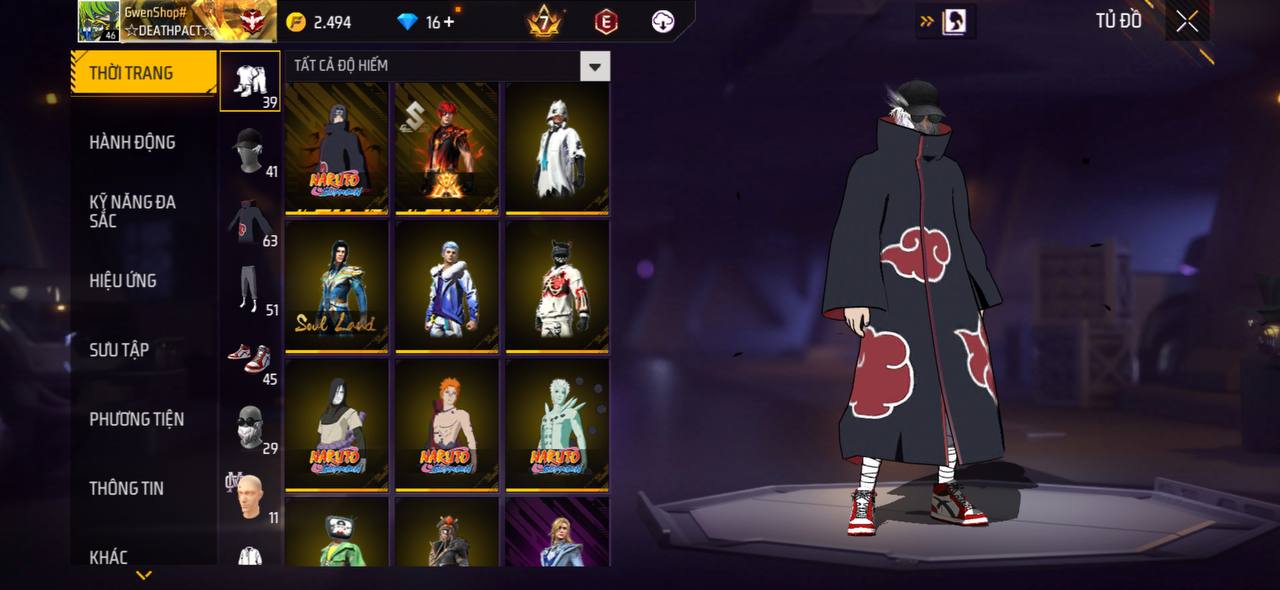Screen dimensions: 1280x590
Task: Switch to the Hành Động tab
Action: pyautogui.click(x=143, y=142)
